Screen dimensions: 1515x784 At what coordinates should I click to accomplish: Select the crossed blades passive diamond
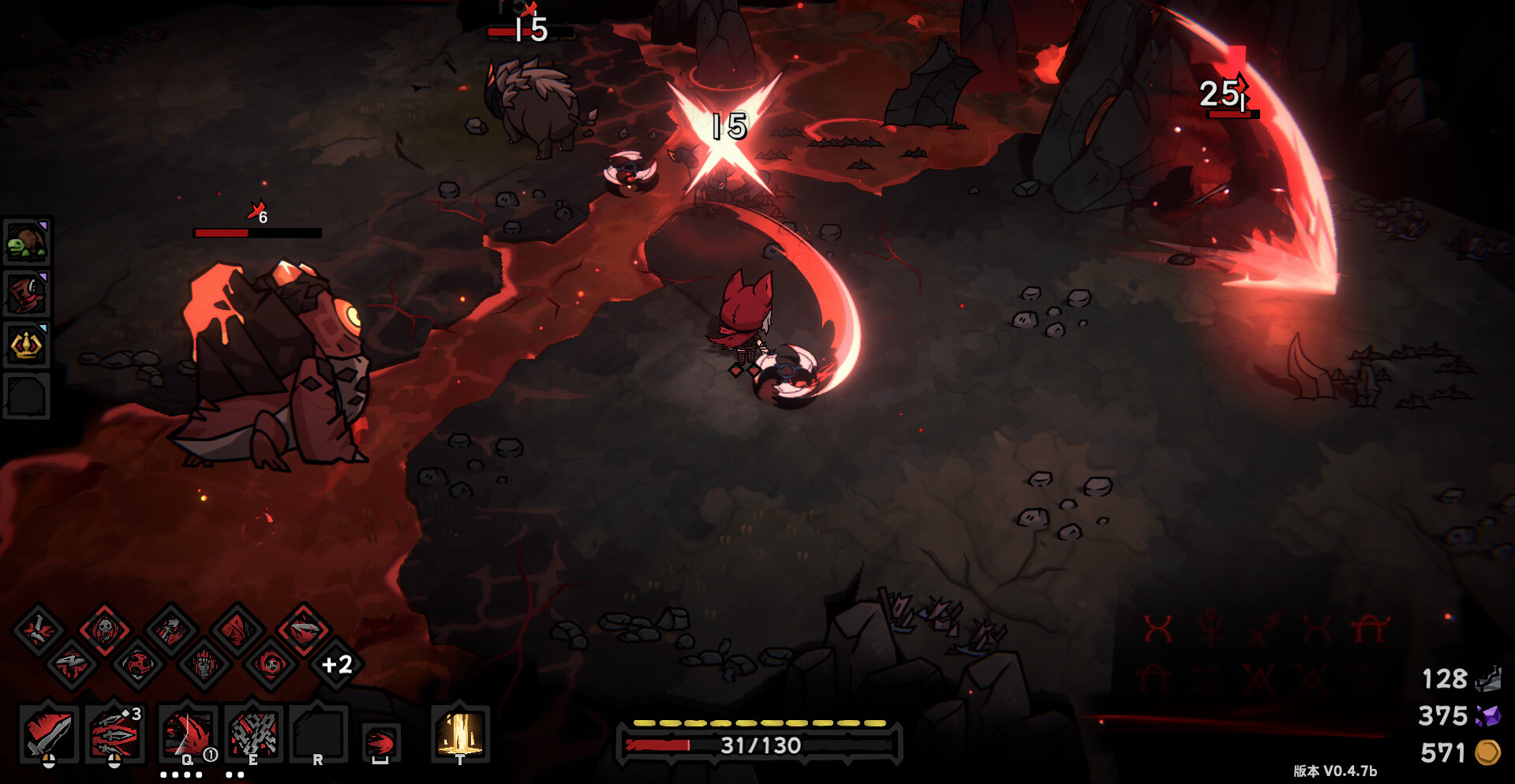point(38,629)
